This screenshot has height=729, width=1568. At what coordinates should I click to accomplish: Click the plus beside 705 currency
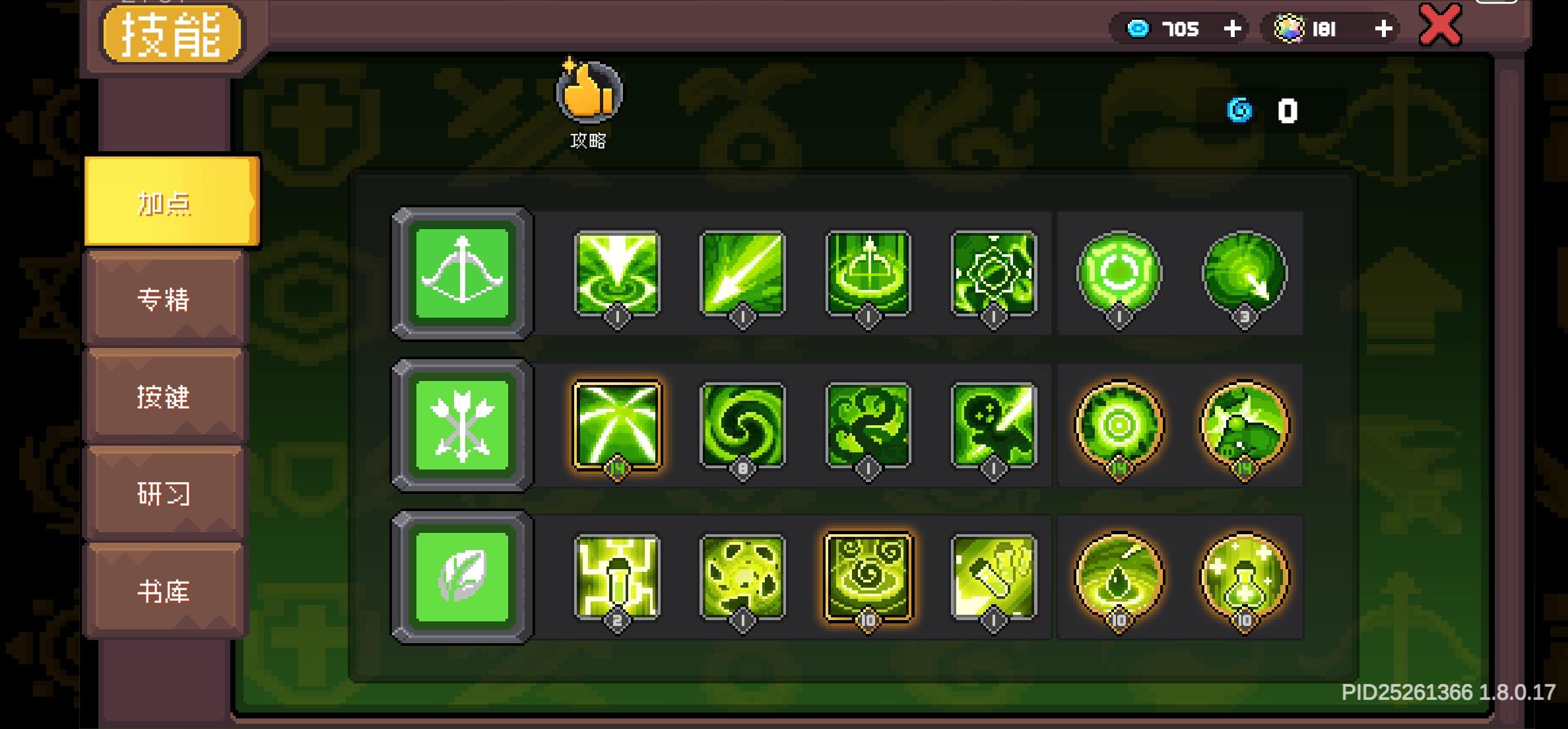click(1231, 28)
